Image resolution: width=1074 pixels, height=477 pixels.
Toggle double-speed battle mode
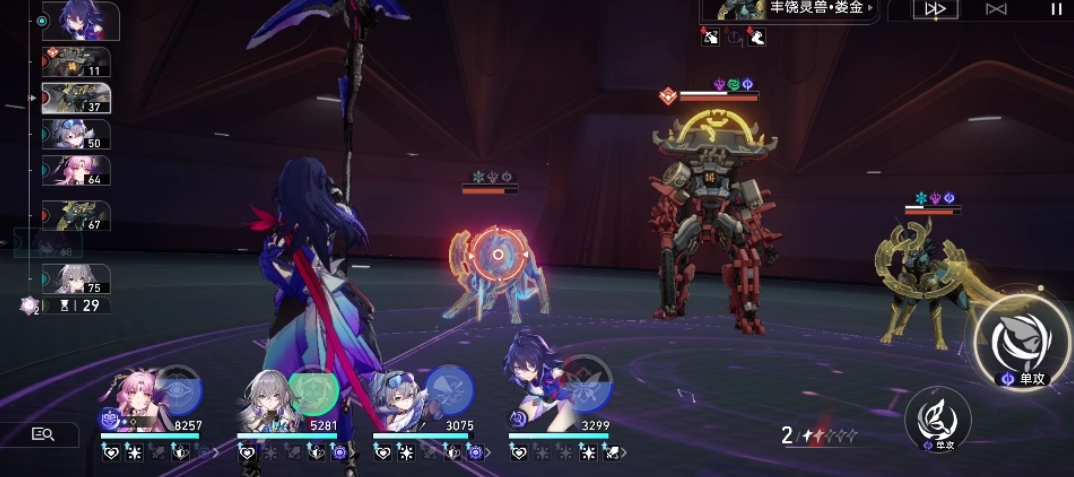click(936, 9)
